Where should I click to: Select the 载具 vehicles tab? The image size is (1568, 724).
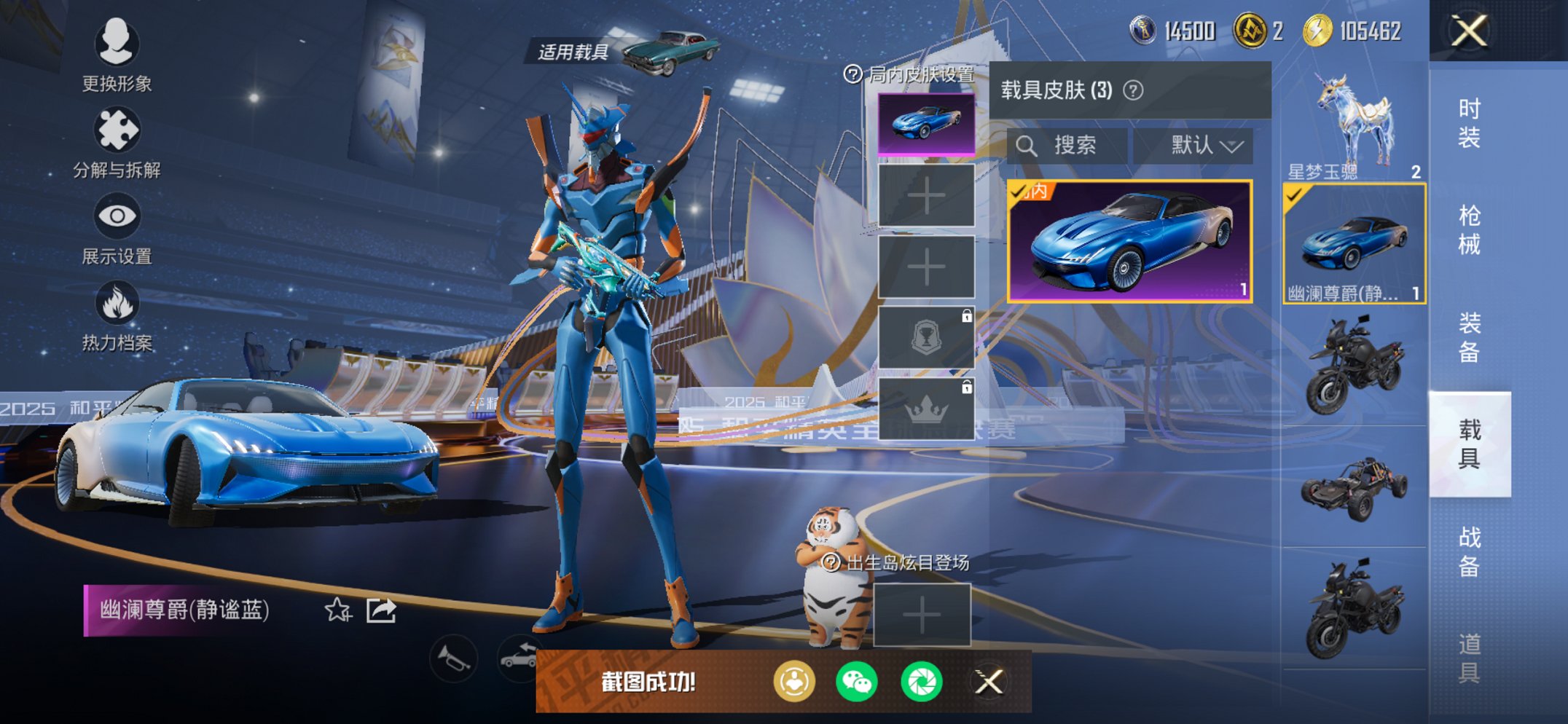tap(1469, 444)
